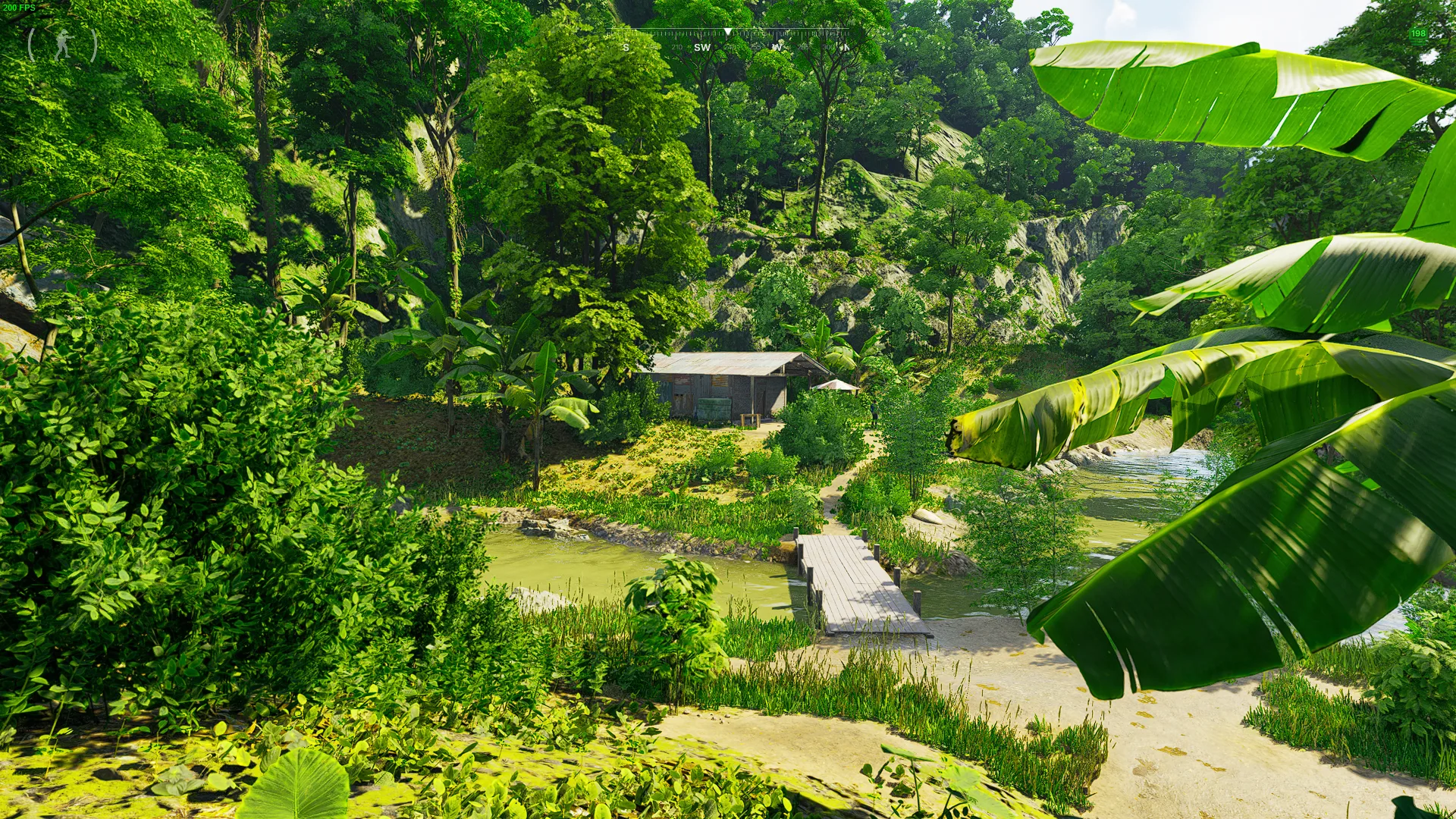Click the soldier stance indicator icon
This screenshot has width=1456, height=819.
pyautogui.click(x=63, y=45)
